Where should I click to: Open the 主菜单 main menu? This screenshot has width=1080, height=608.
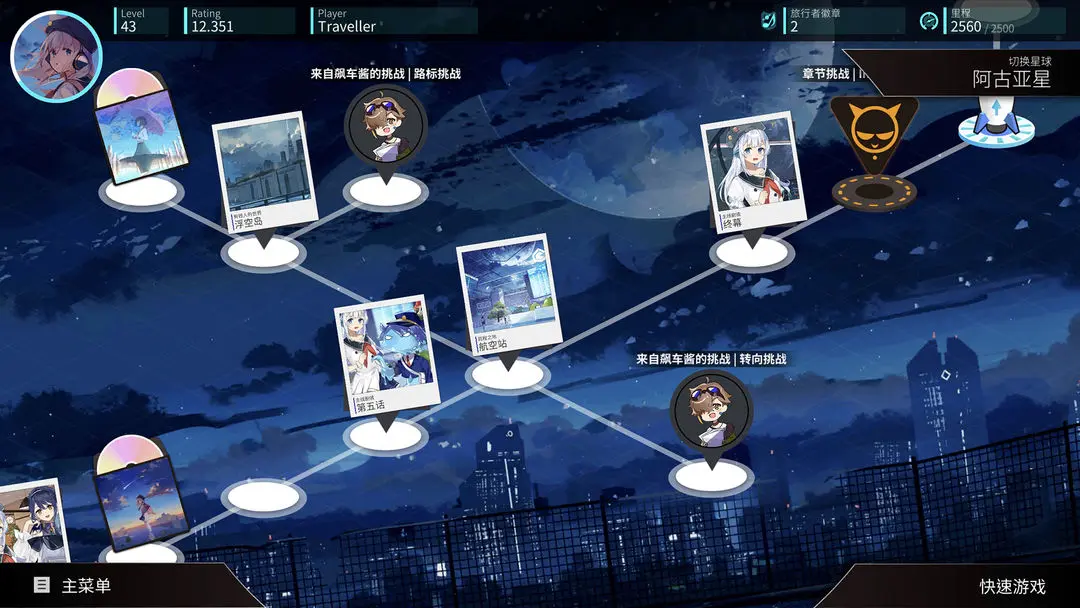pos(85,586)
